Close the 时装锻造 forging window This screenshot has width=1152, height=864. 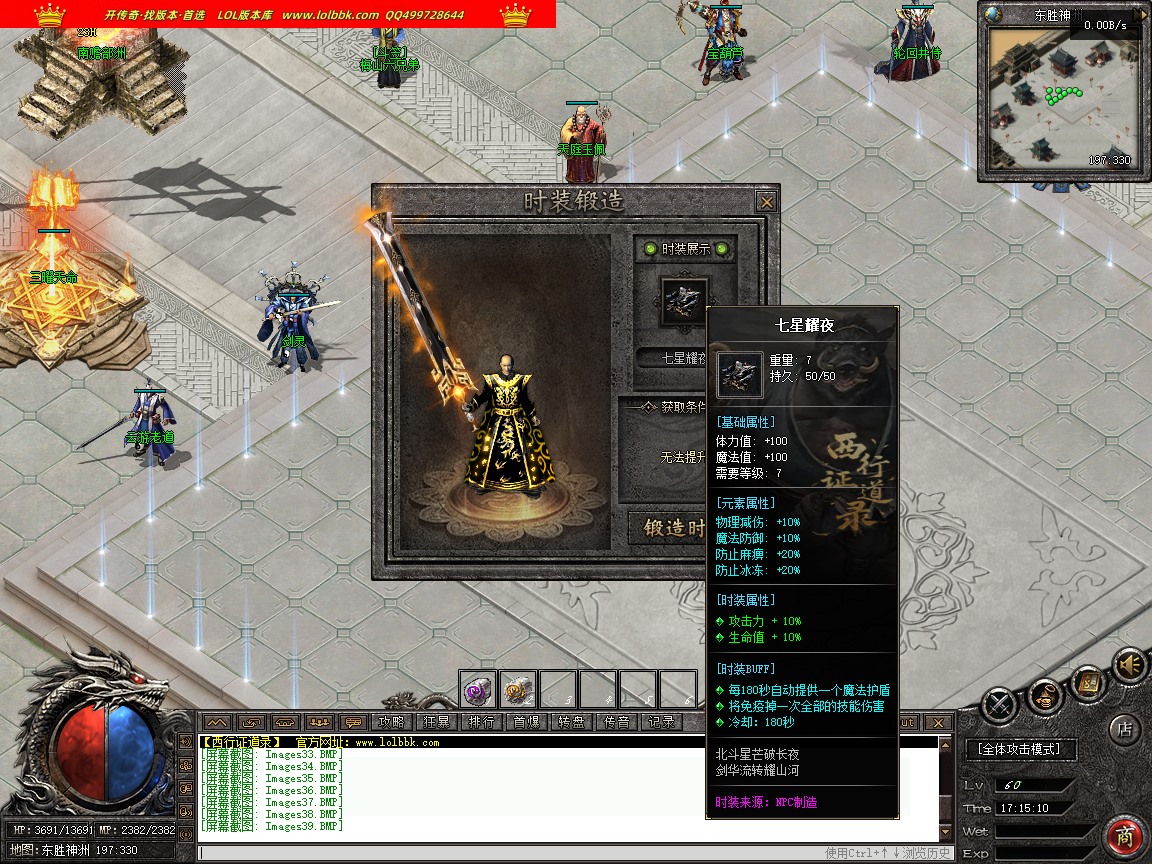point(766,202)
